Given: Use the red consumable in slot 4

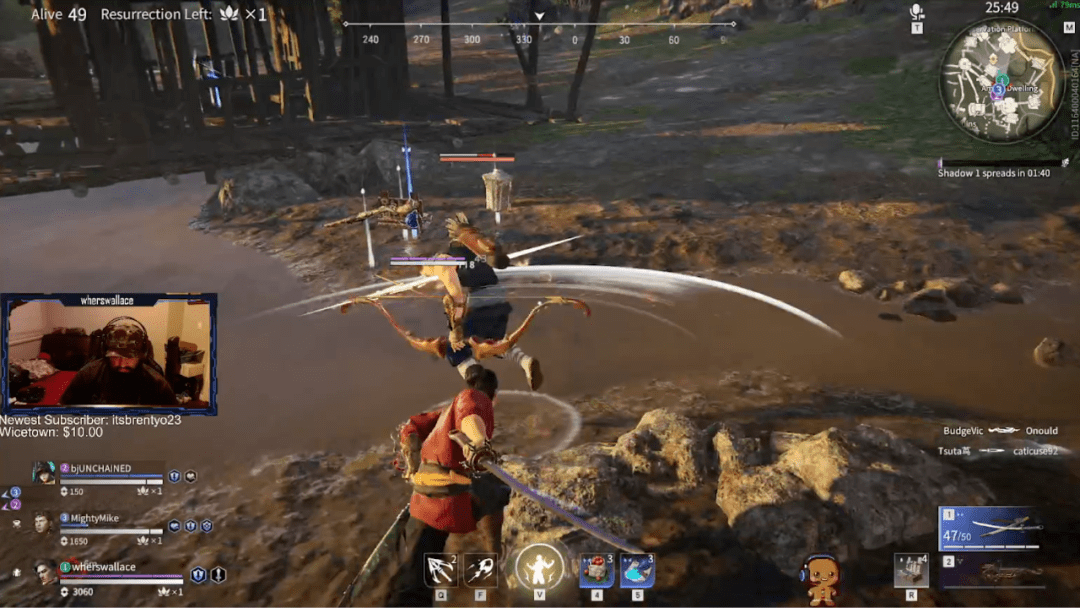Looking at the screenshot, I should tap(597, 570).
